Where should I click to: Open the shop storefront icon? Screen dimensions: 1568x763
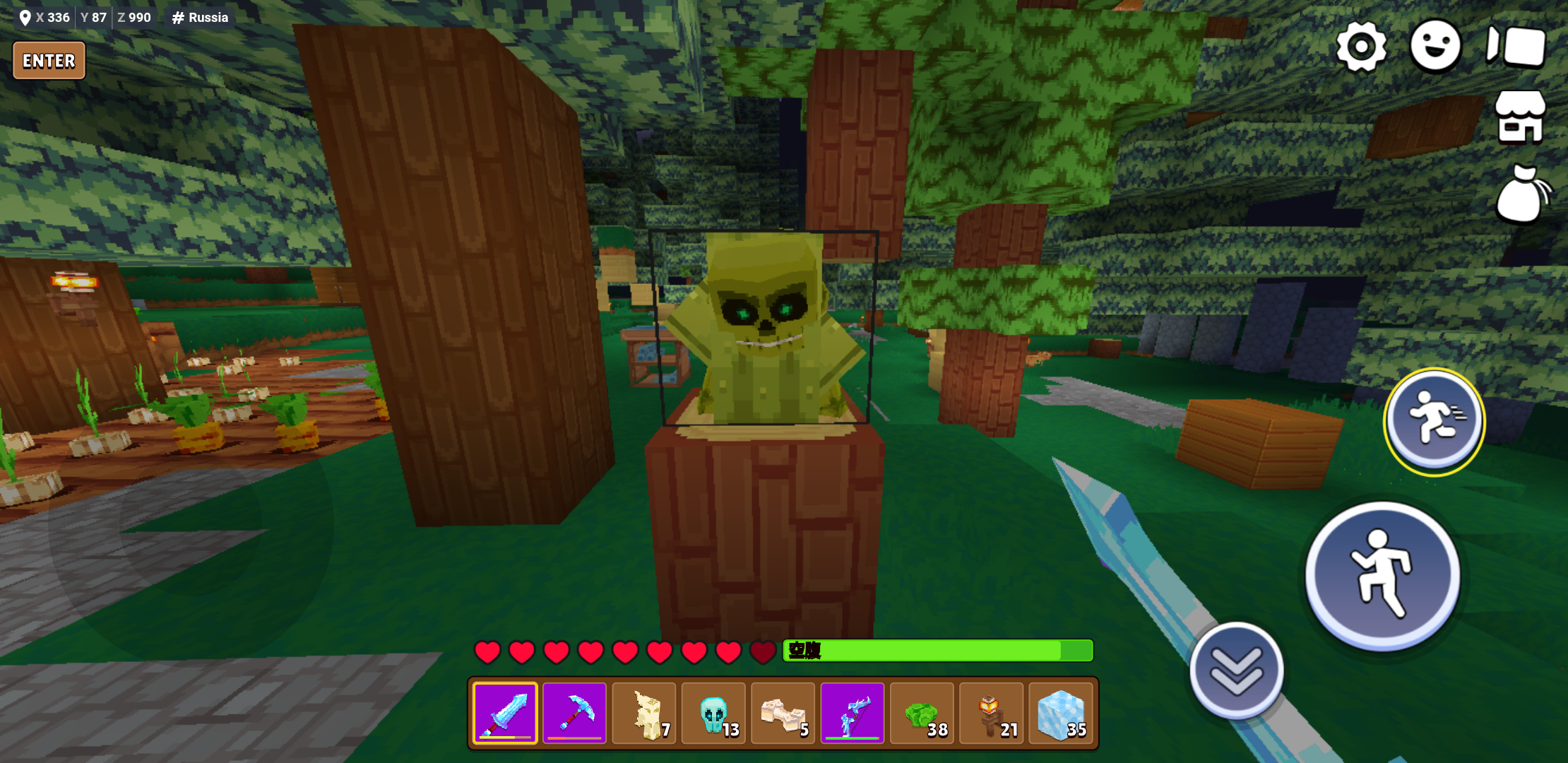coord(1521,117)
